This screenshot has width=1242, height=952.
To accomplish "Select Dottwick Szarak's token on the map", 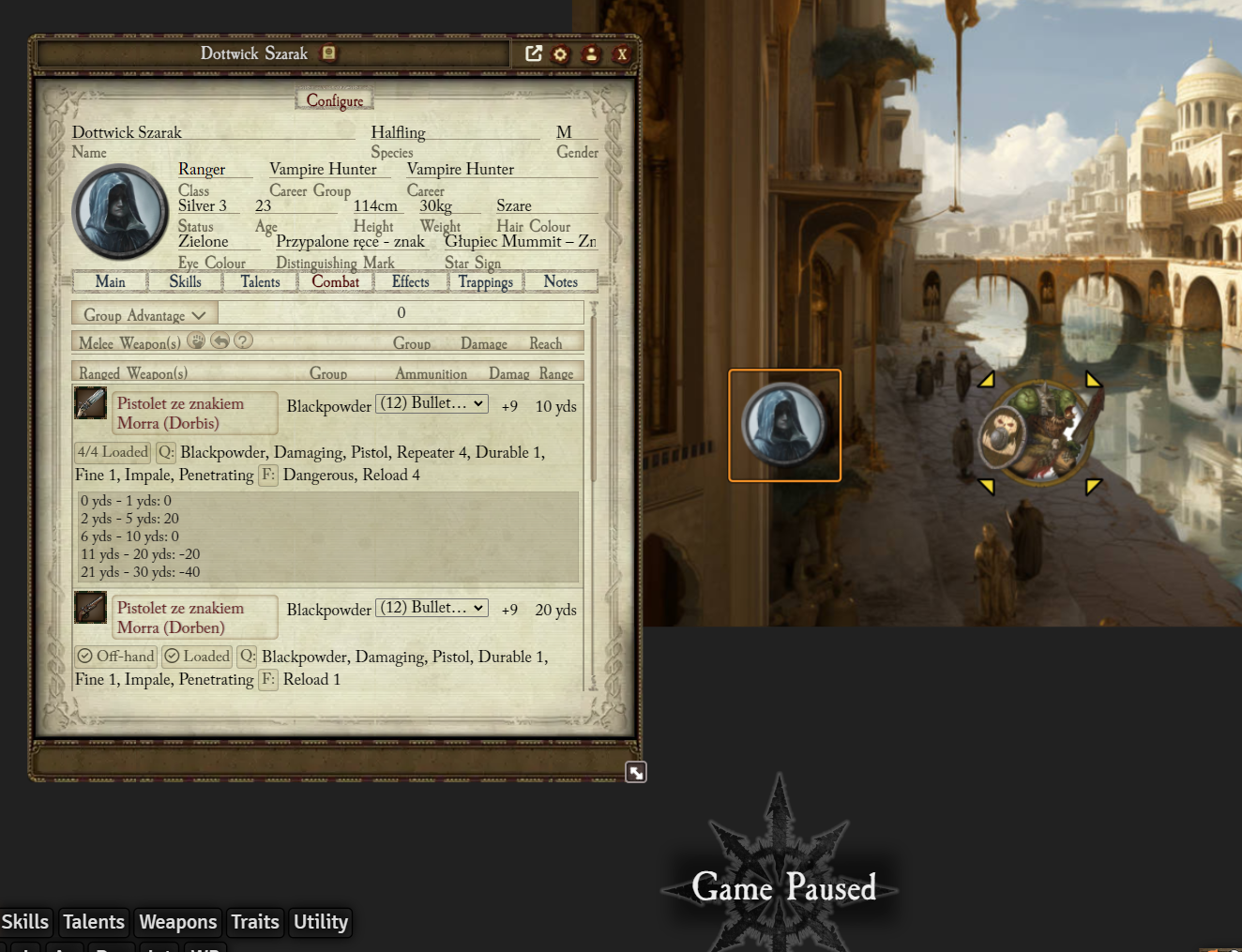I will (x=784, y=425).
